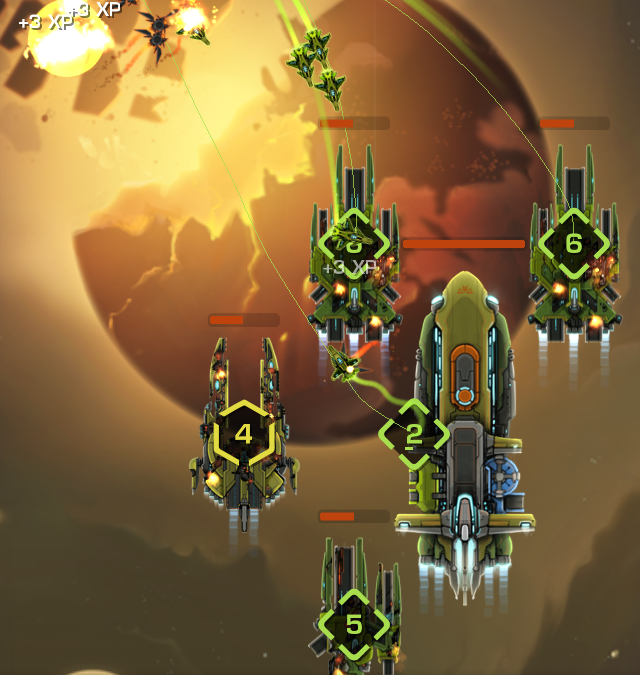Choose the ship marked with diamond 6
The width and height of the screenshot is (640, 675).
[x=573, y=243]
